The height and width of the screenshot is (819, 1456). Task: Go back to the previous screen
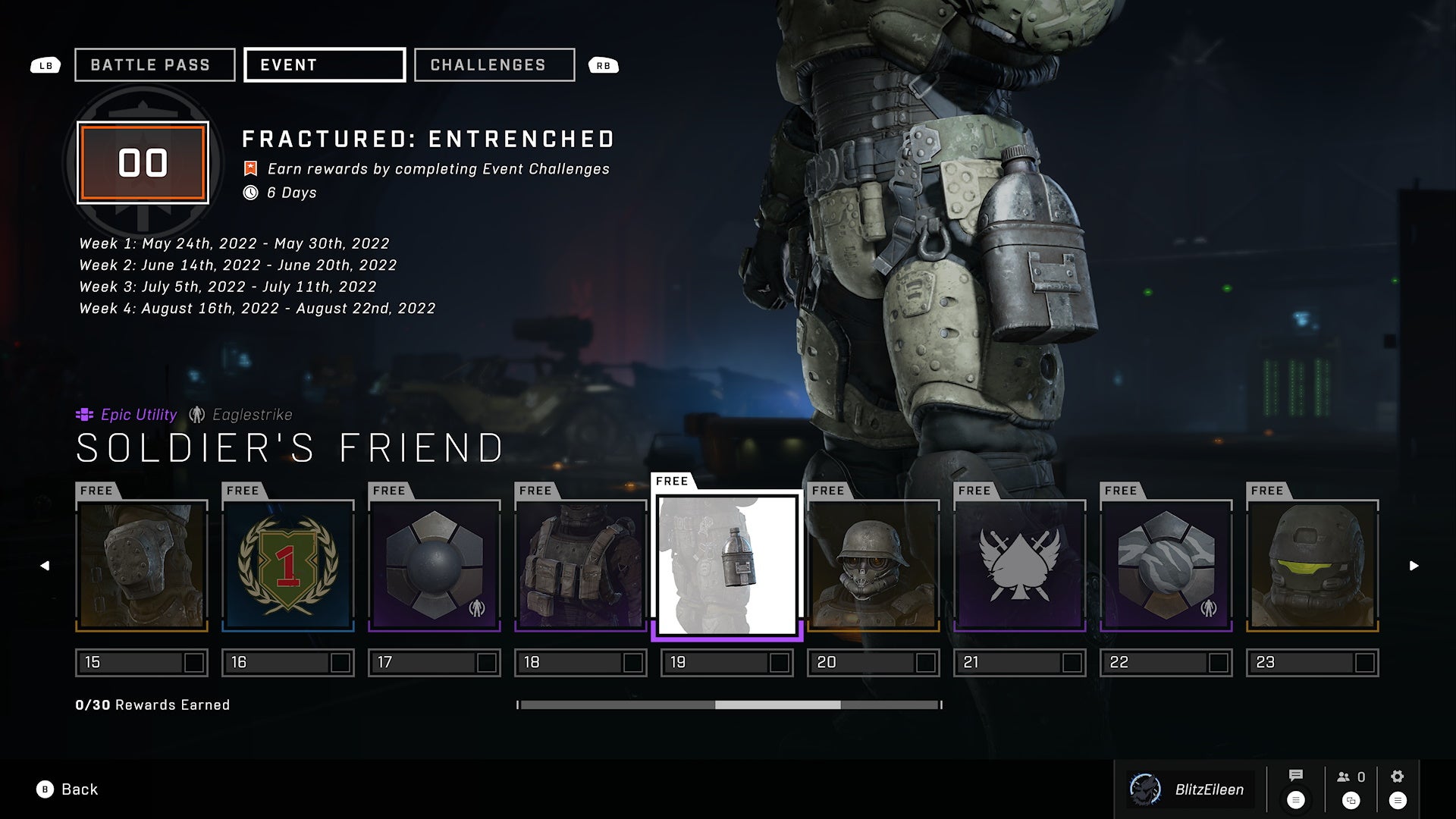[68, 789]
